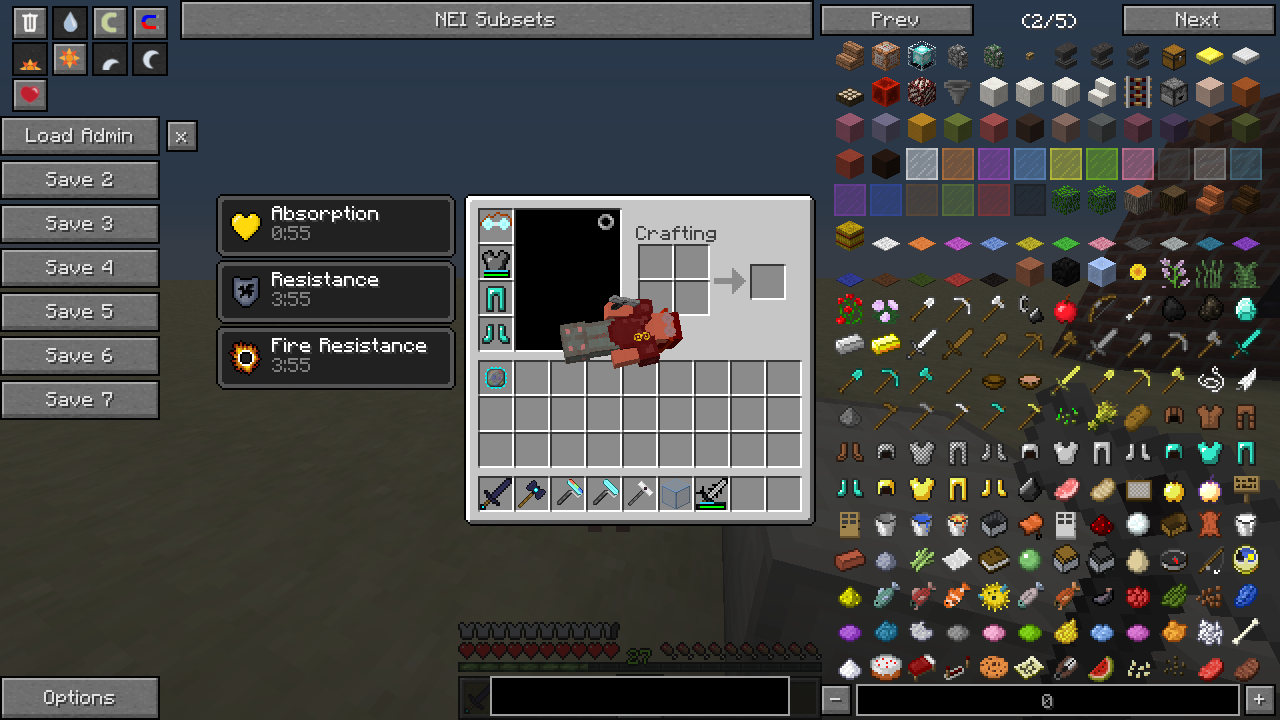This screenshot has width=1280, height=720.
Task: Save state to Save 7
Action: point(80,400)
